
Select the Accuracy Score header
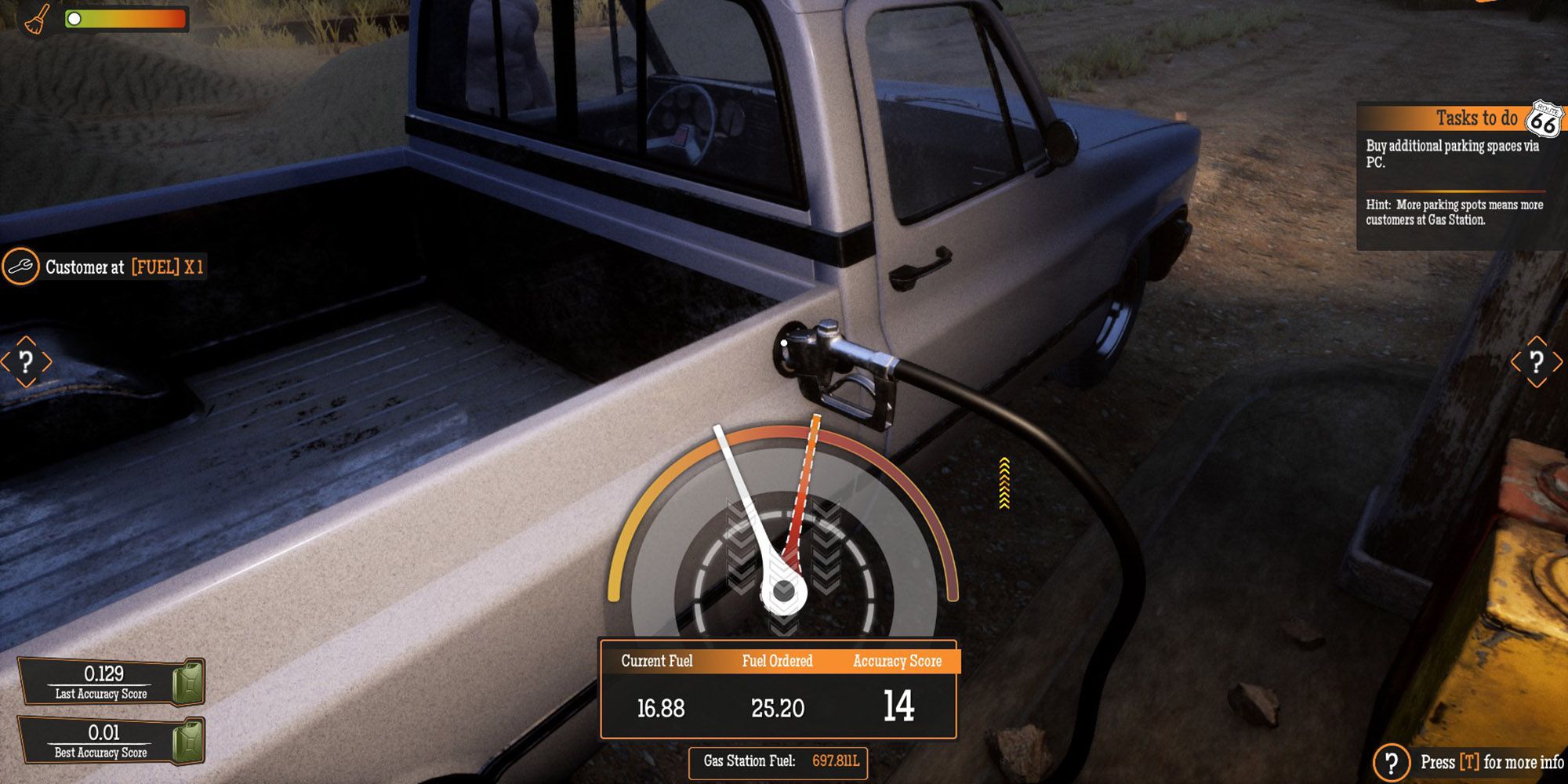coord(898,661)
